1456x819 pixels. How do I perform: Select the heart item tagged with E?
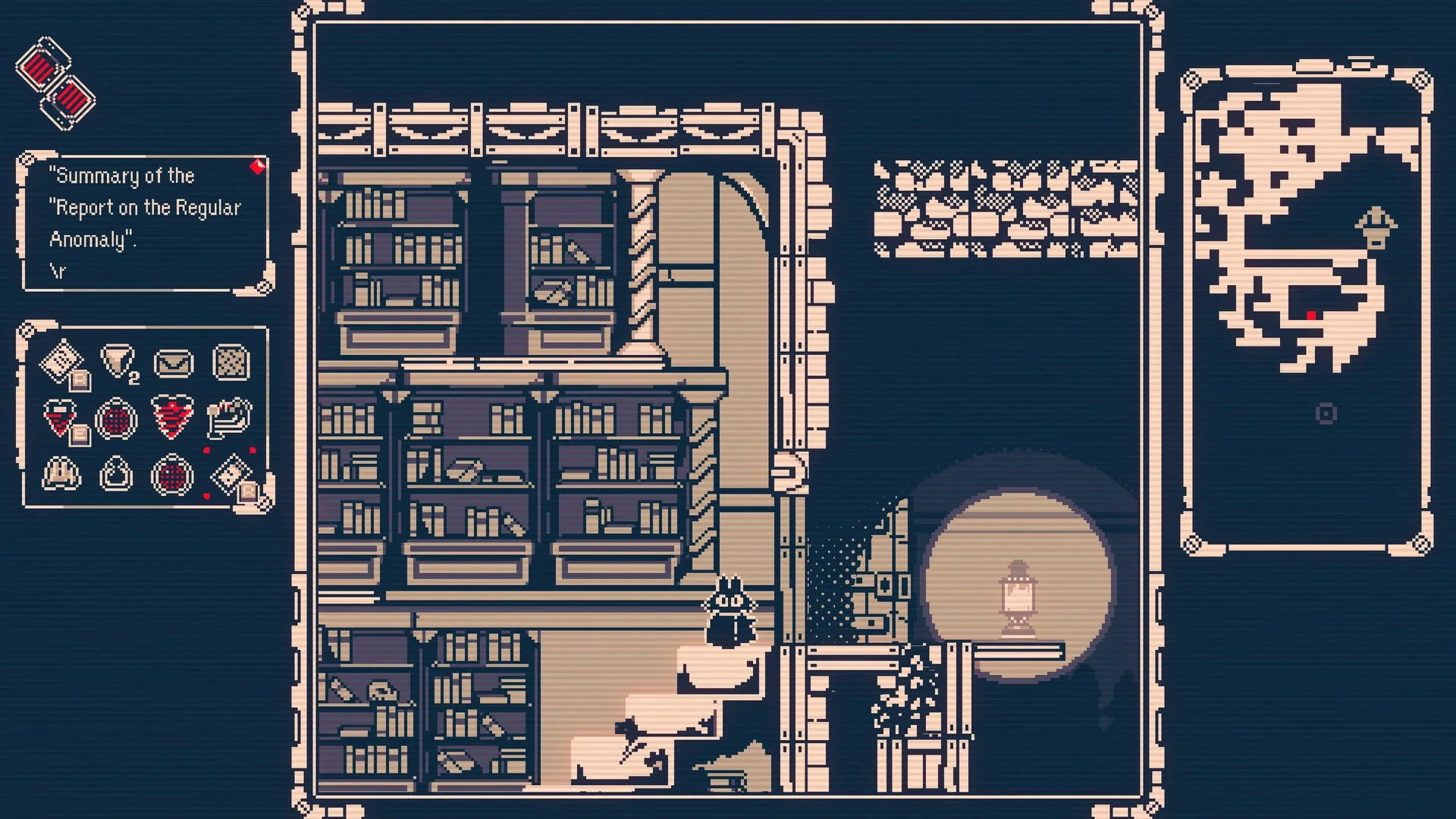tap(59, 417)
